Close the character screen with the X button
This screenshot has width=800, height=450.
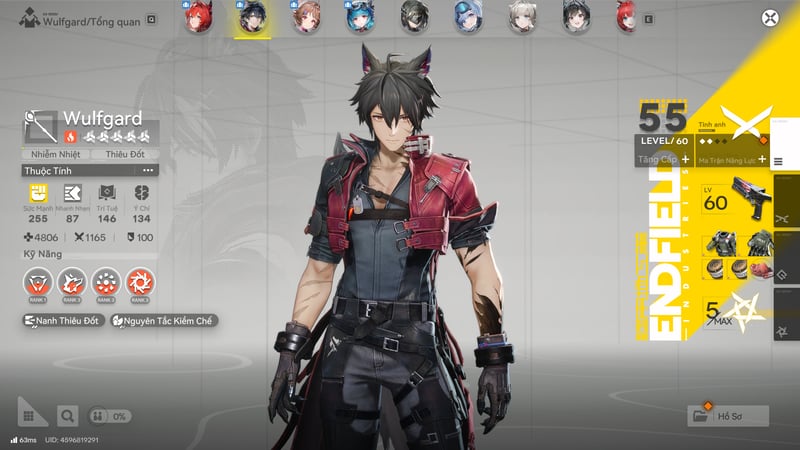(769, 17)
